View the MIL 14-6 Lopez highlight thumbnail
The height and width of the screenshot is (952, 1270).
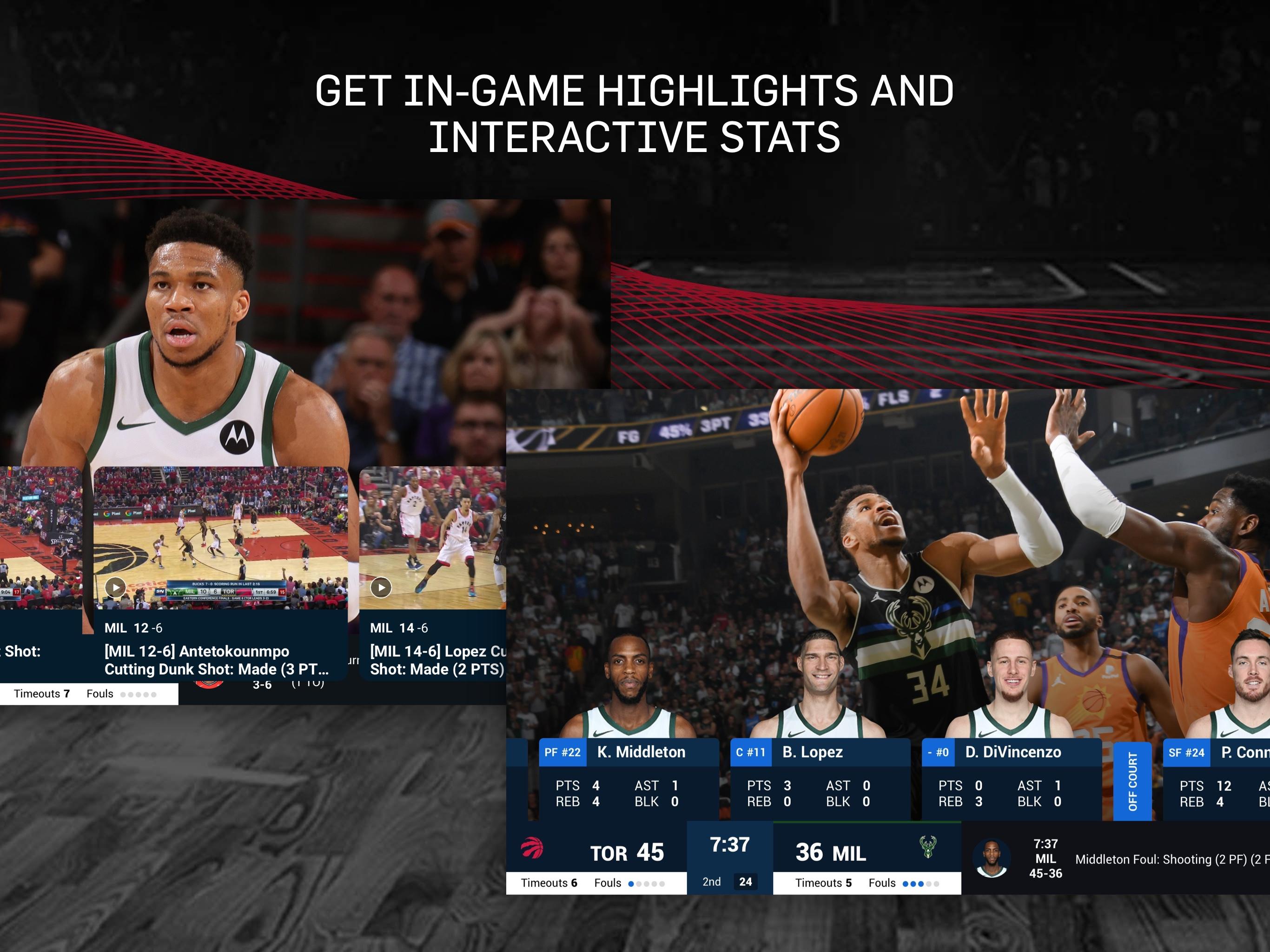[x=432, y=537]
